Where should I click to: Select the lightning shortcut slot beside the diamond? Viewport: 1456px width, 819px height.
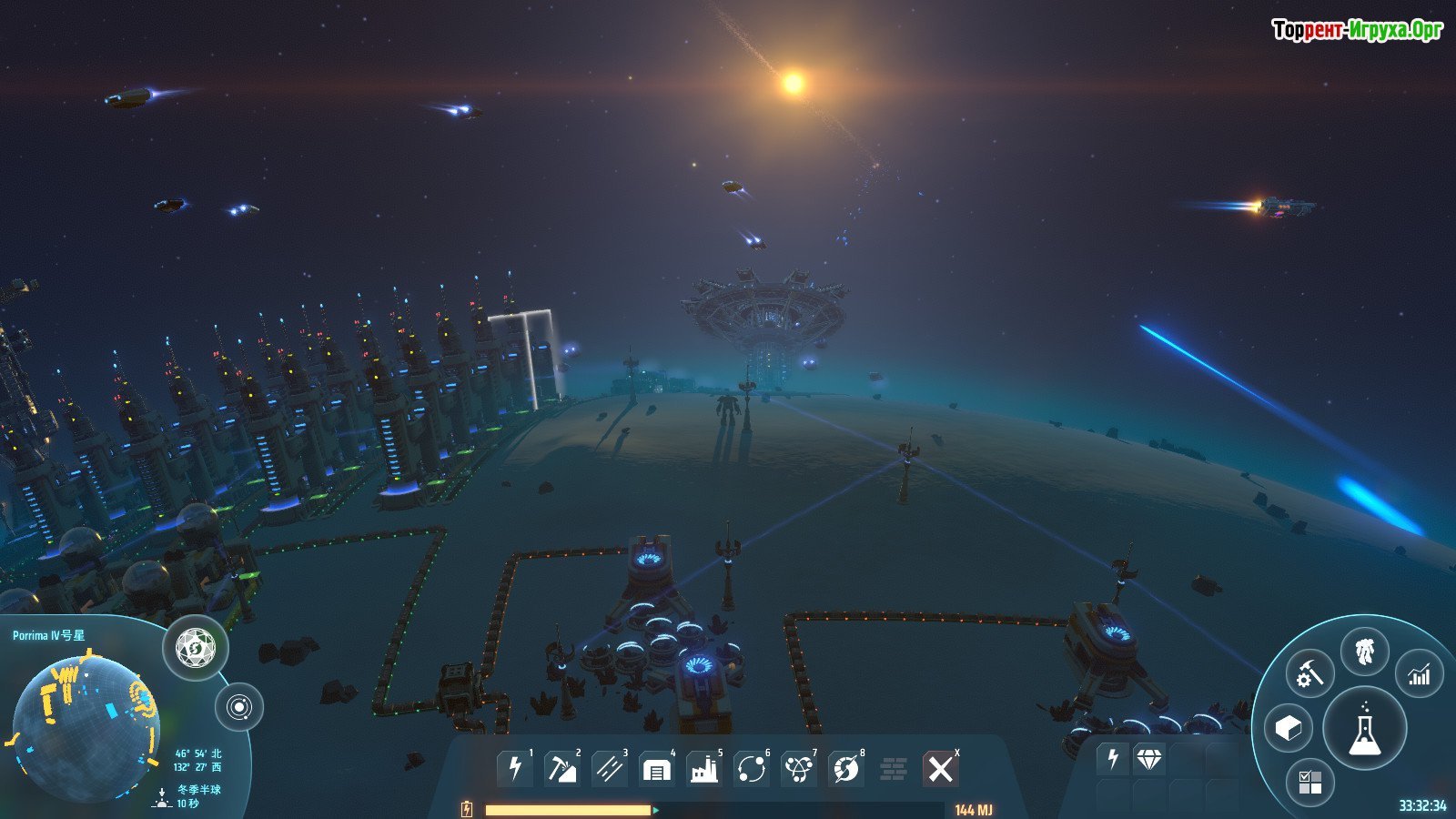click(1112, 759)
